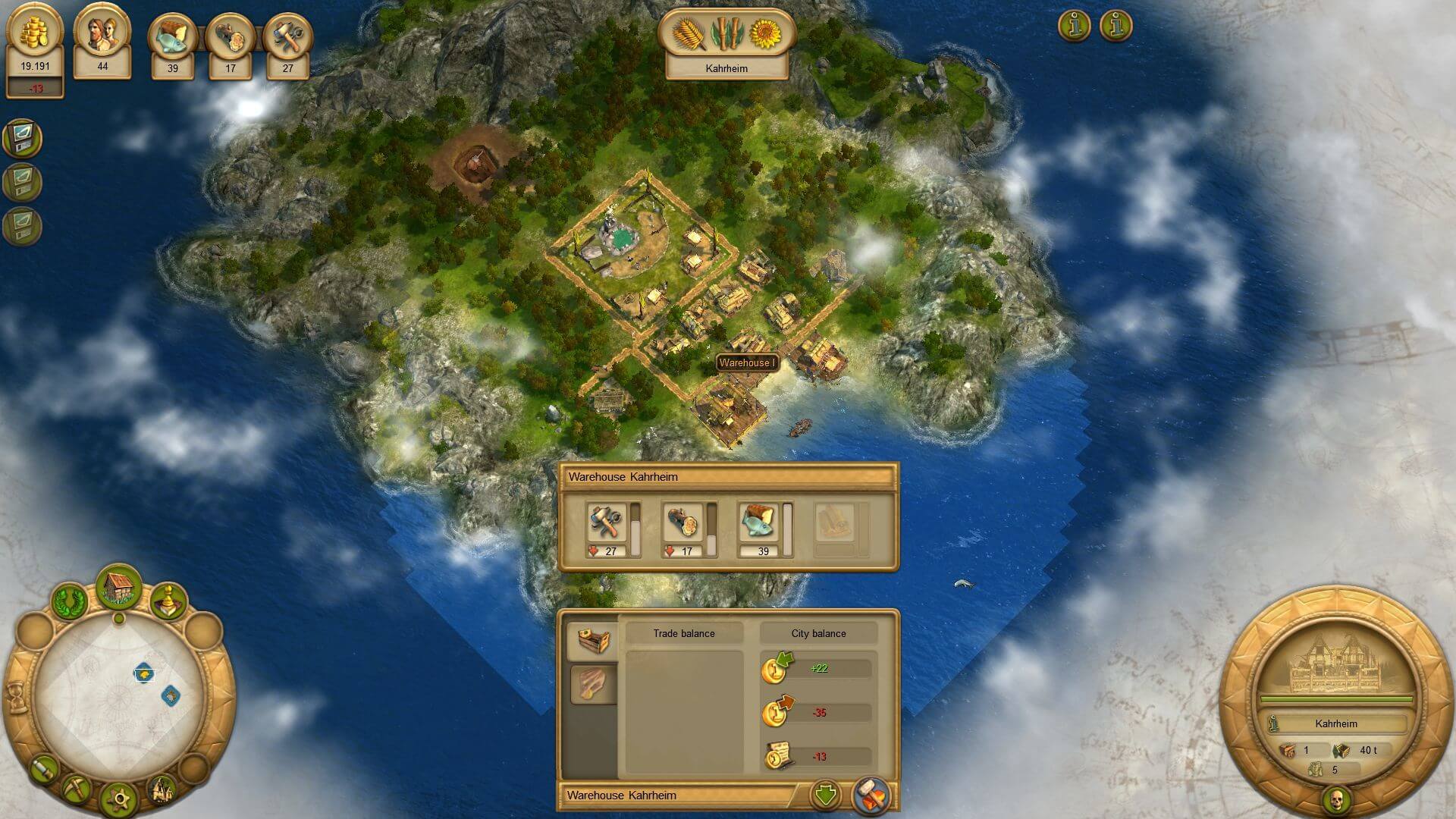Open the town buildings icon by minimap
The width and height of the screenshot is (1456, 819).
[x=161, y=789]
